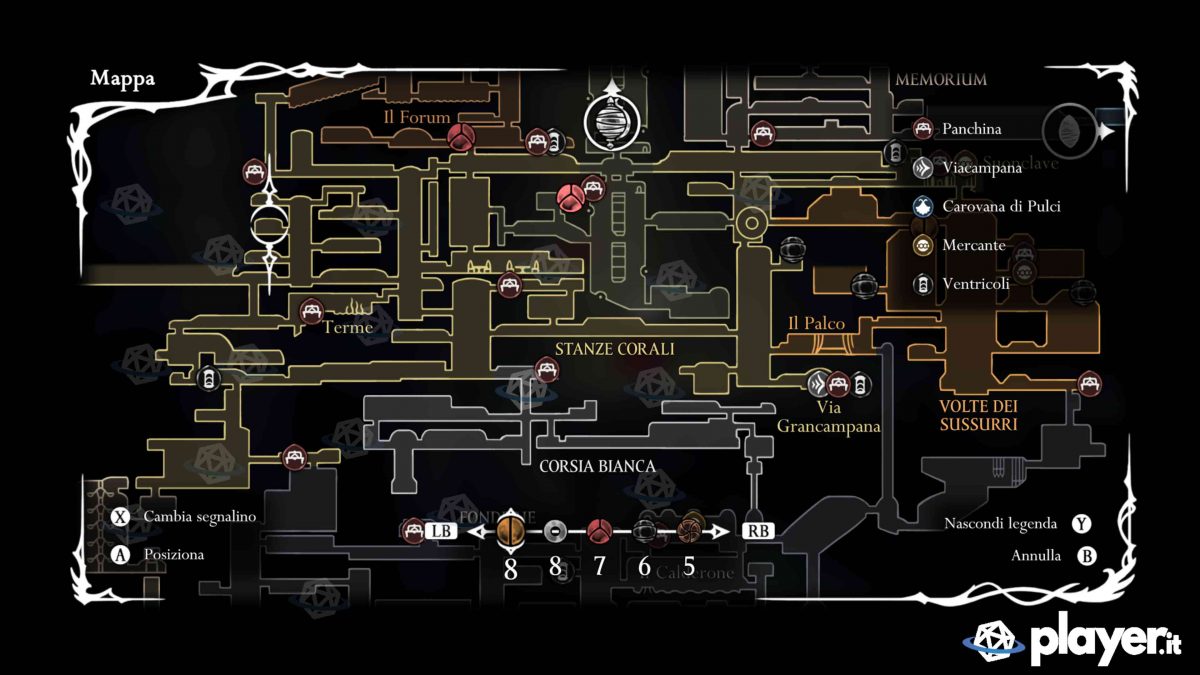This screenshot has height=675, width=1200.
Task: Select the Via Grancampana bellway marker
Action: coord(819,383)
